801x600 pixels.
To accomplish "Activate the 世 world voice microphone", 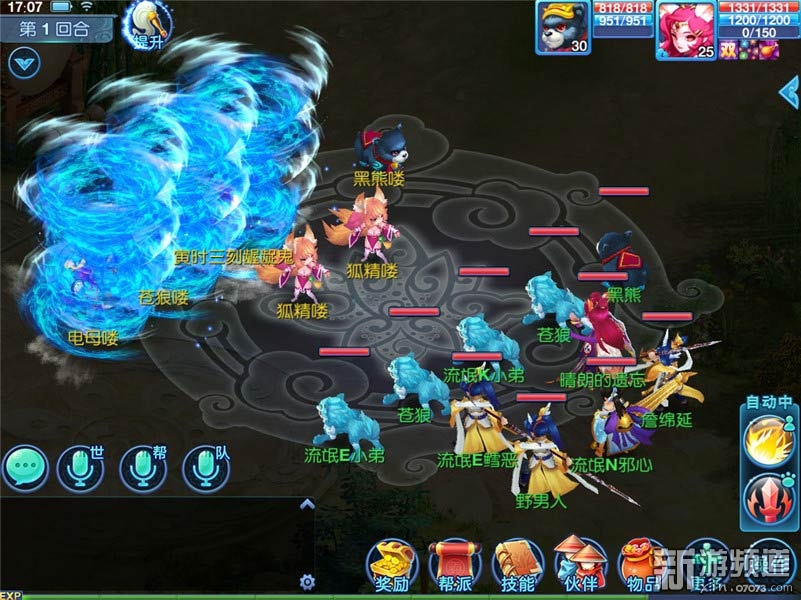I will pyautogui.click(x=81, y=467).
